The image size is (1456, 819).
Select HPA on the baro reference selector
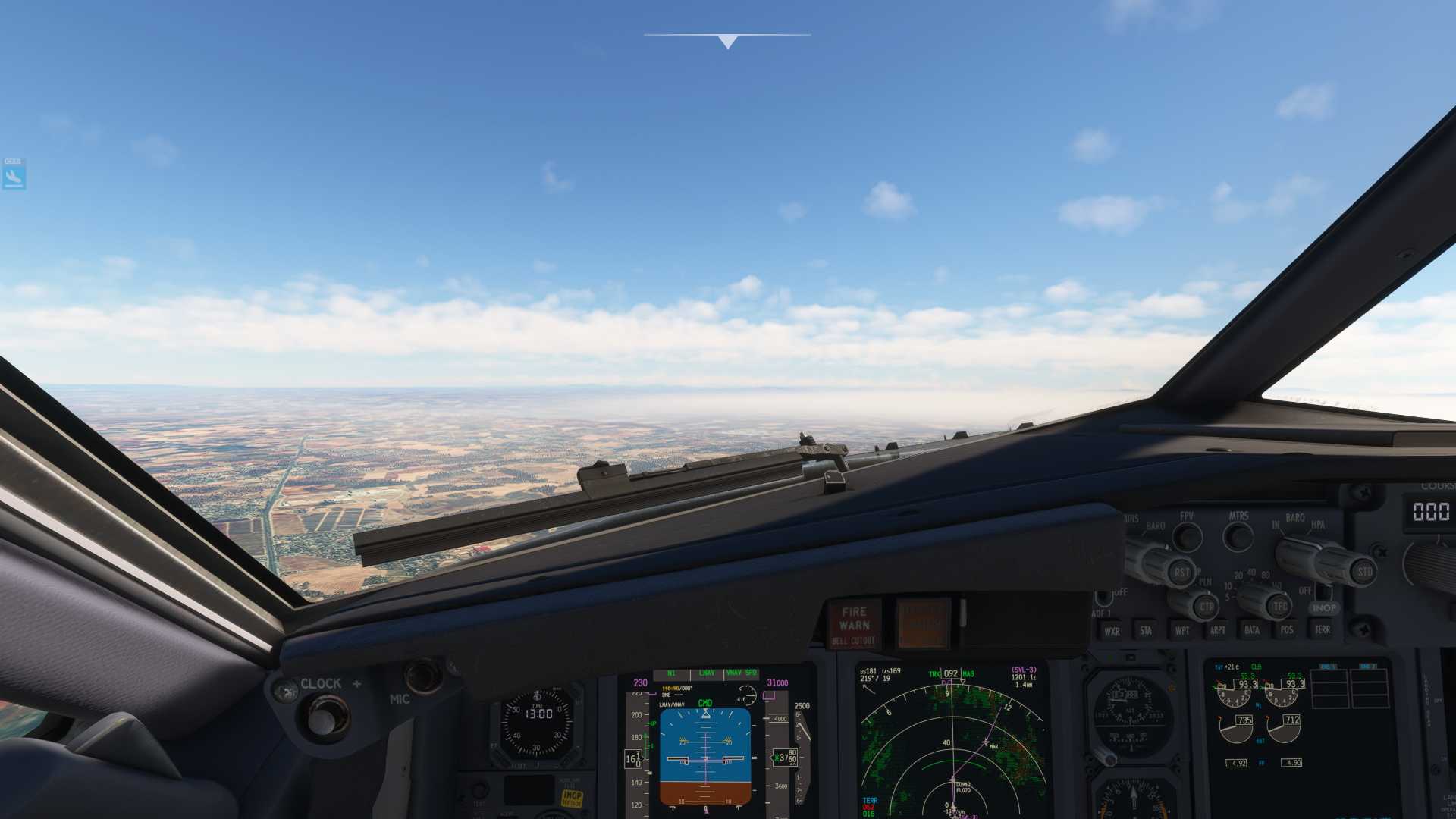(1316, 526)
